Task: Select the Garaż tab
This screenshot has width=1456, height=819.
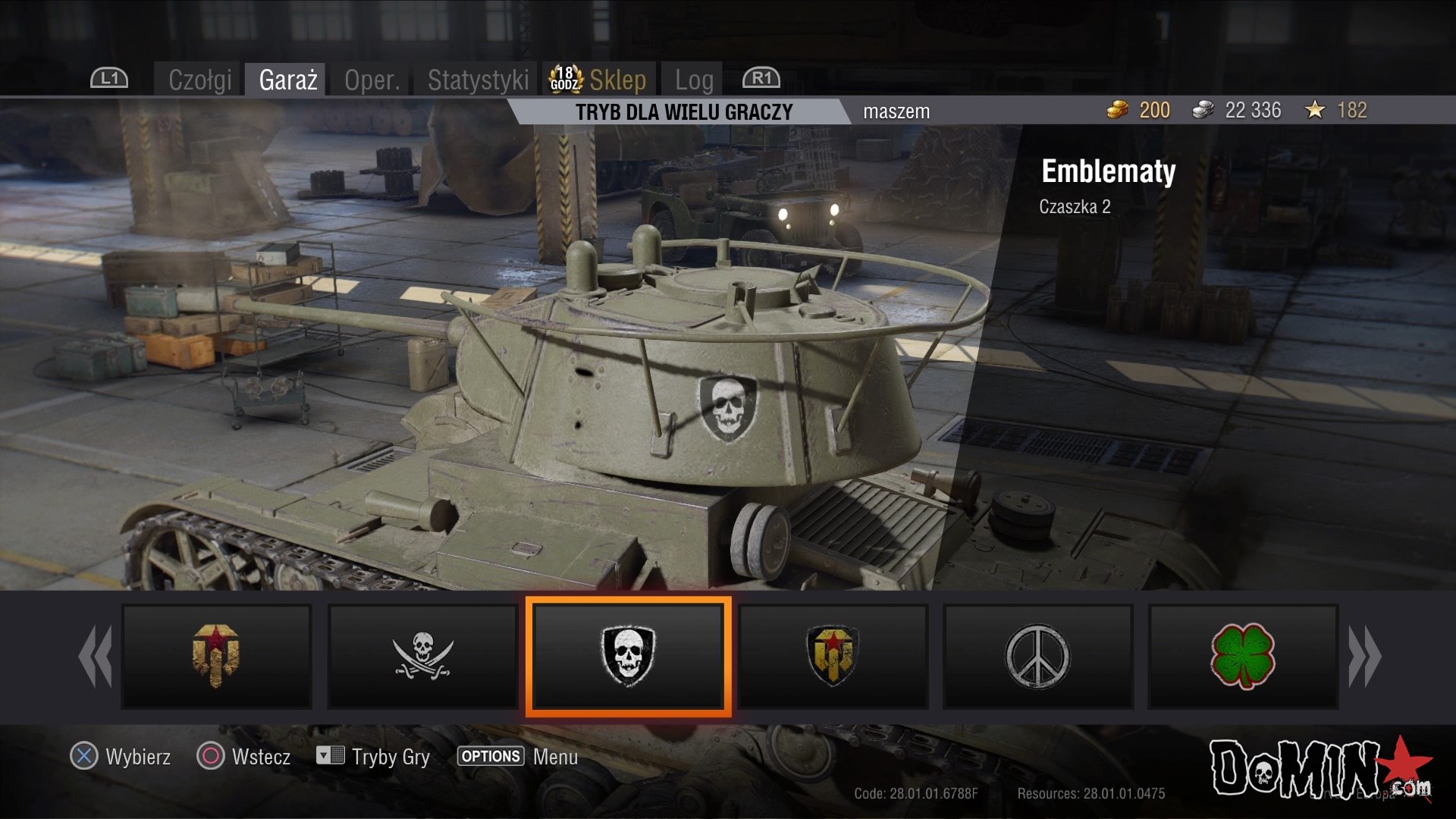Action: [287, 80]
